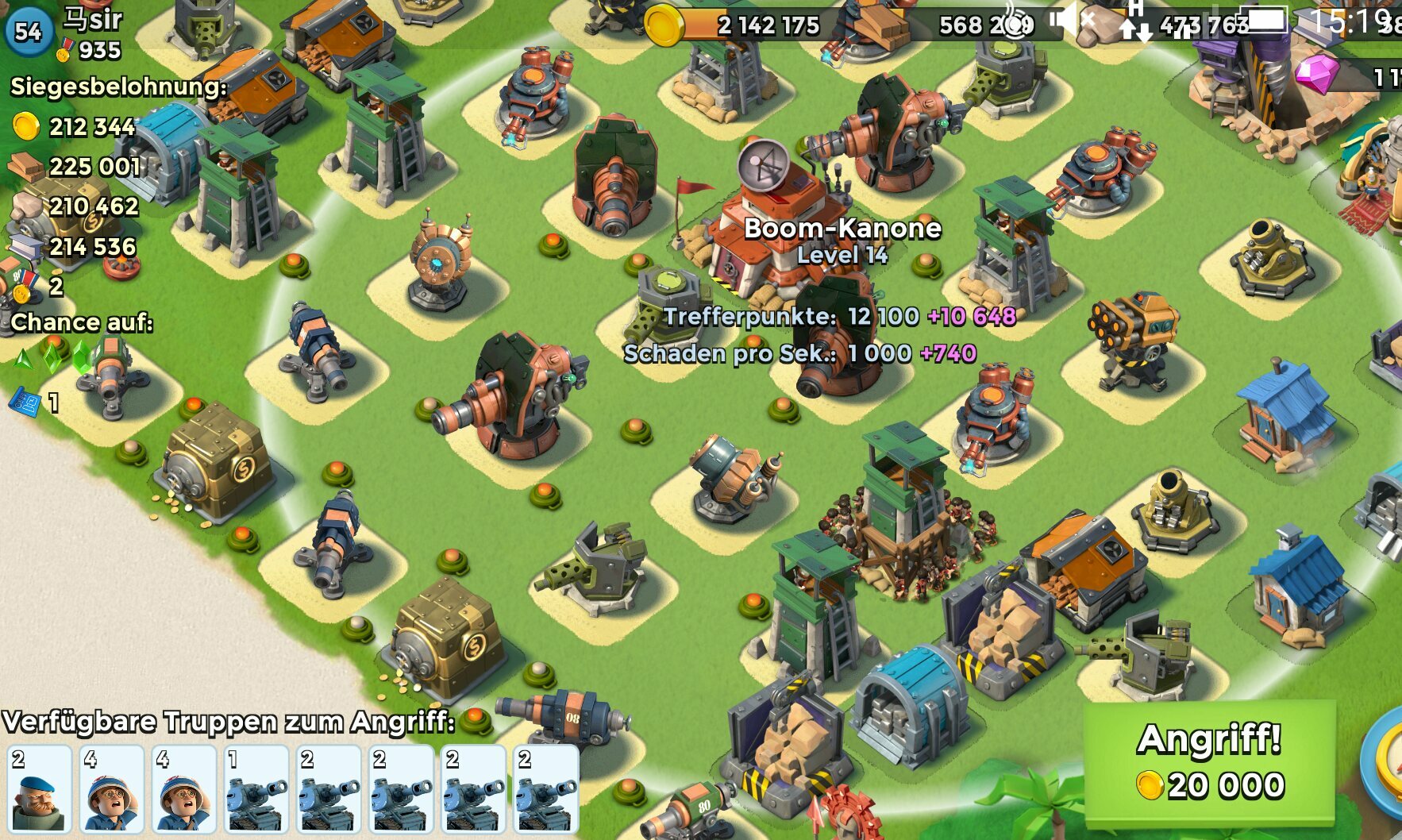
Task: Tap the level 54 experience badge
Action: [29, 32]
